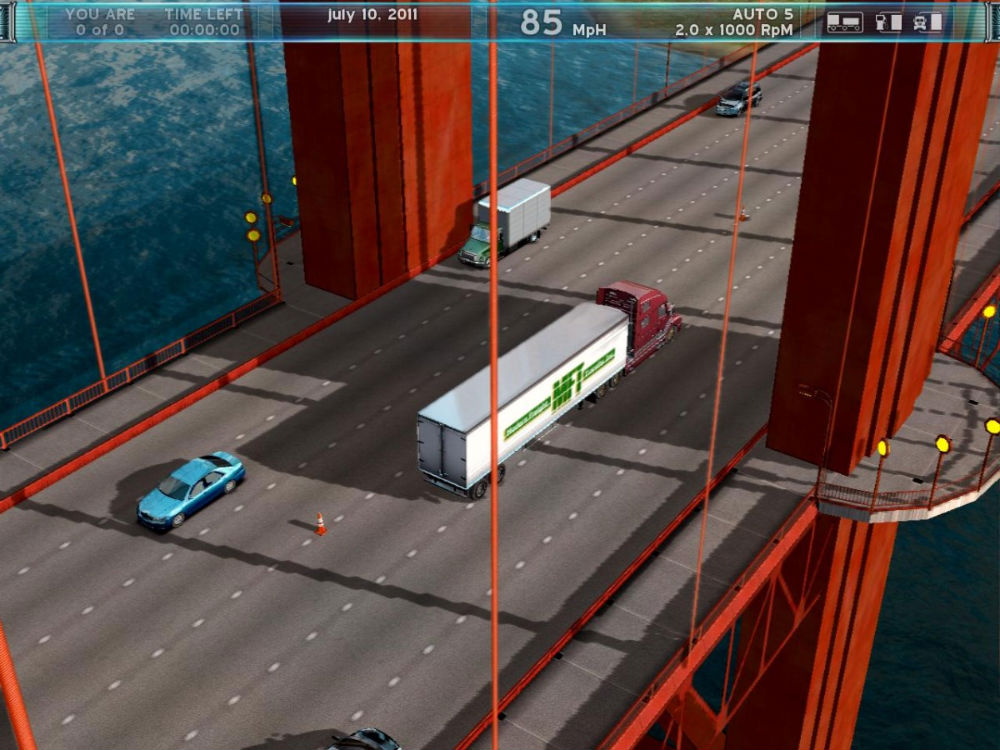Select the fuel pump gauge icon
Image resolution: width=1000 pixels, height=750 pixels.
tap(889, 22)
